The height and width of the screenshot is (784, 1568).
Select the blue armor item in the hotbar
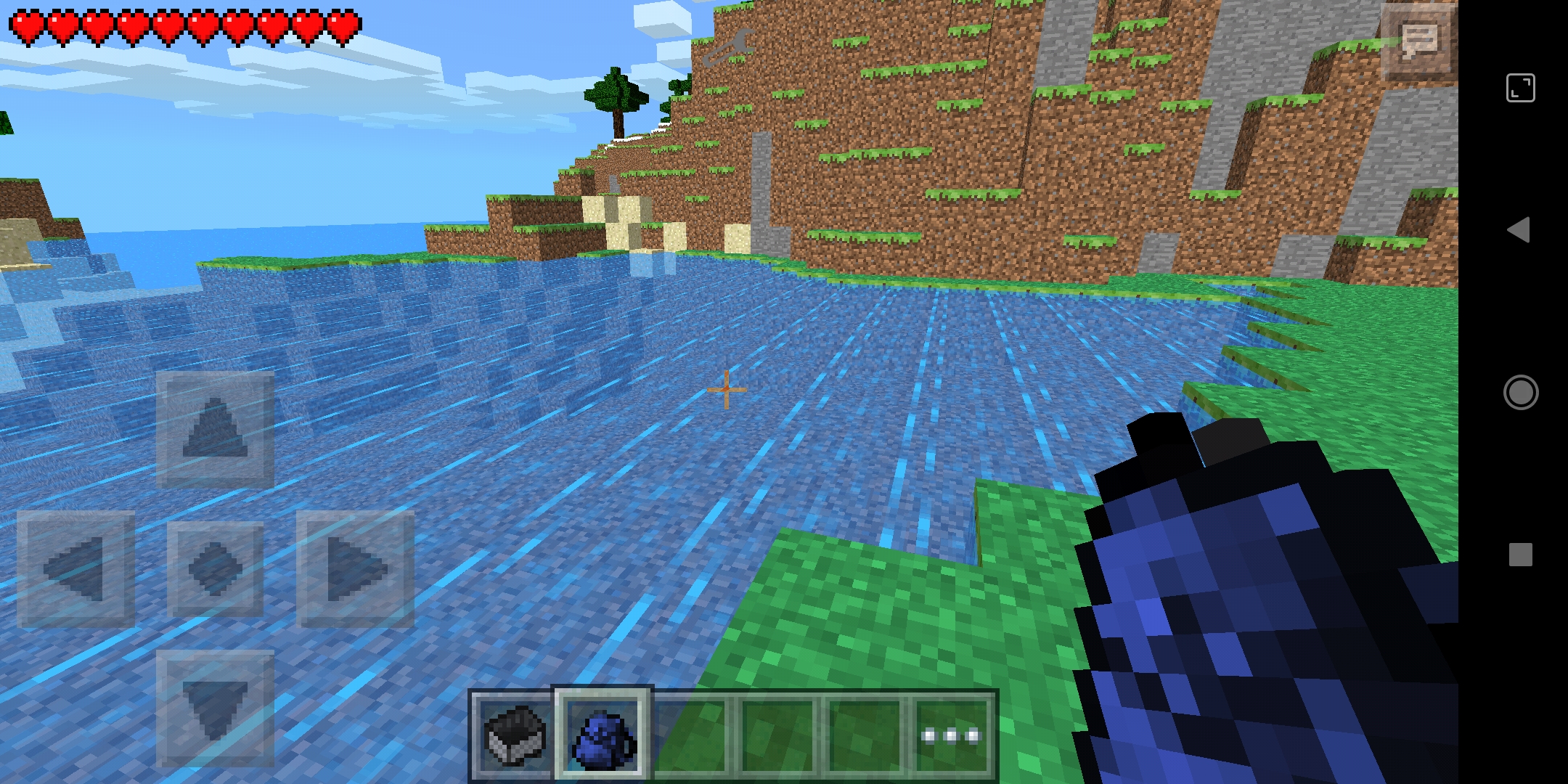[600, 735]
